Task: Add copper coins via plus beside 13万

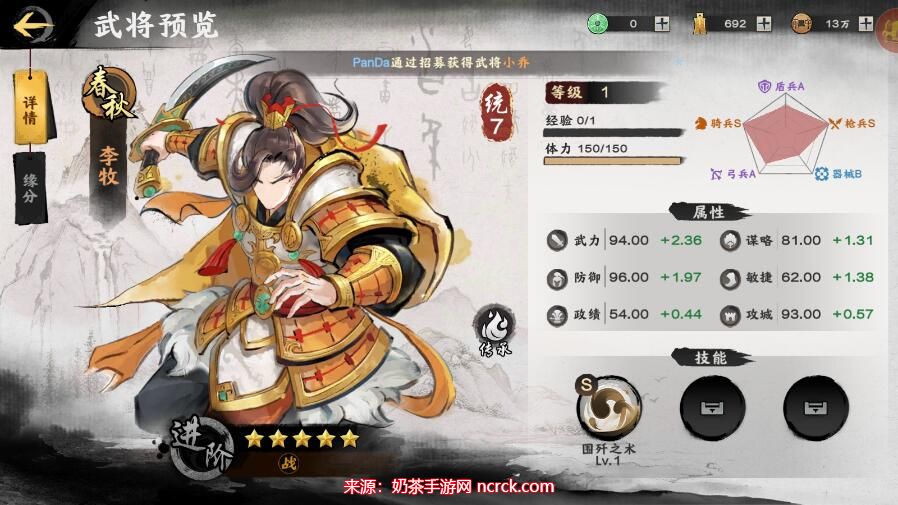Action: point(865,24)
